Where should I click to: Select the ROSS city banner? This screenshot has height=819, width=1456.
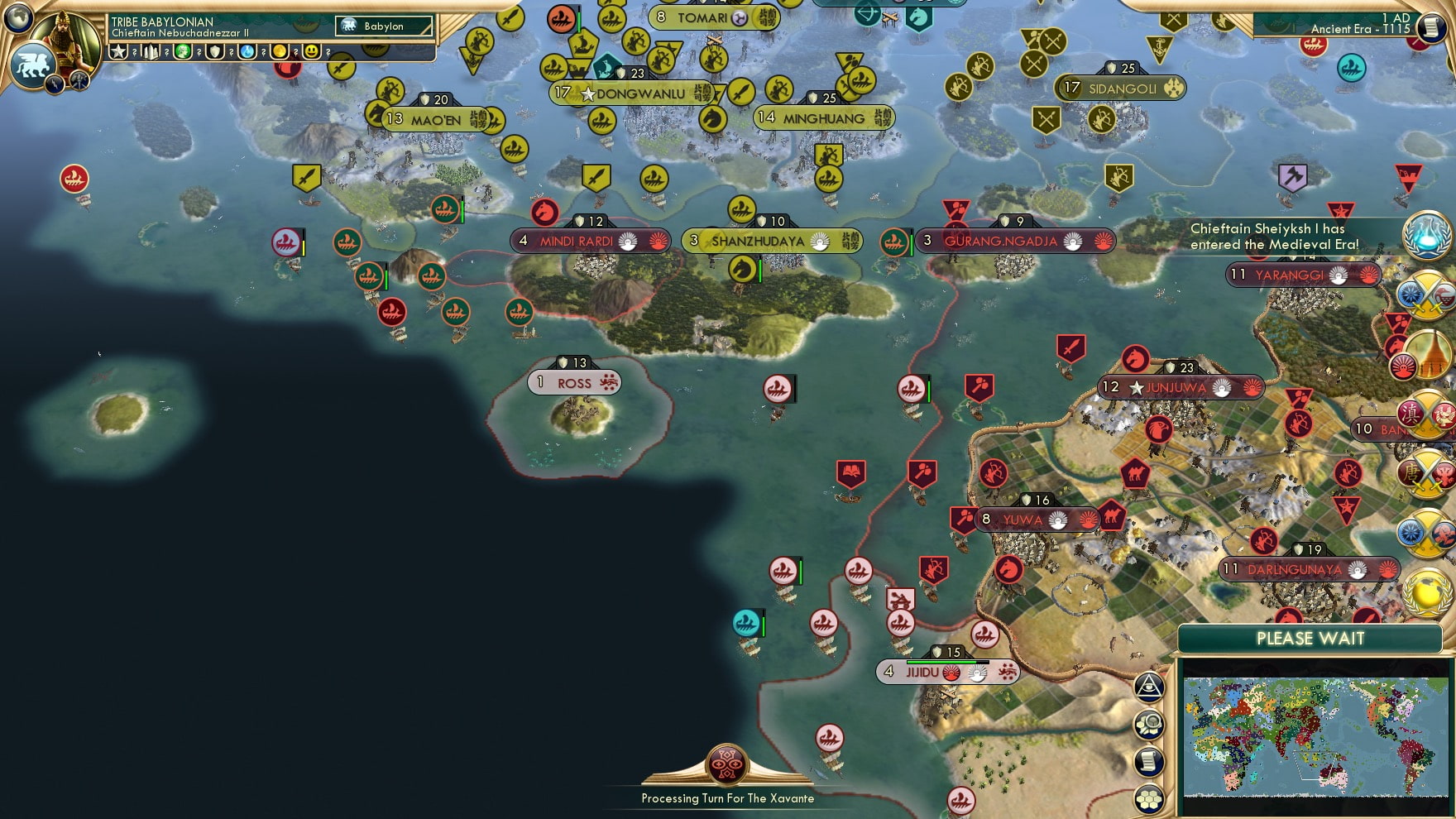[x=574, y=383]
